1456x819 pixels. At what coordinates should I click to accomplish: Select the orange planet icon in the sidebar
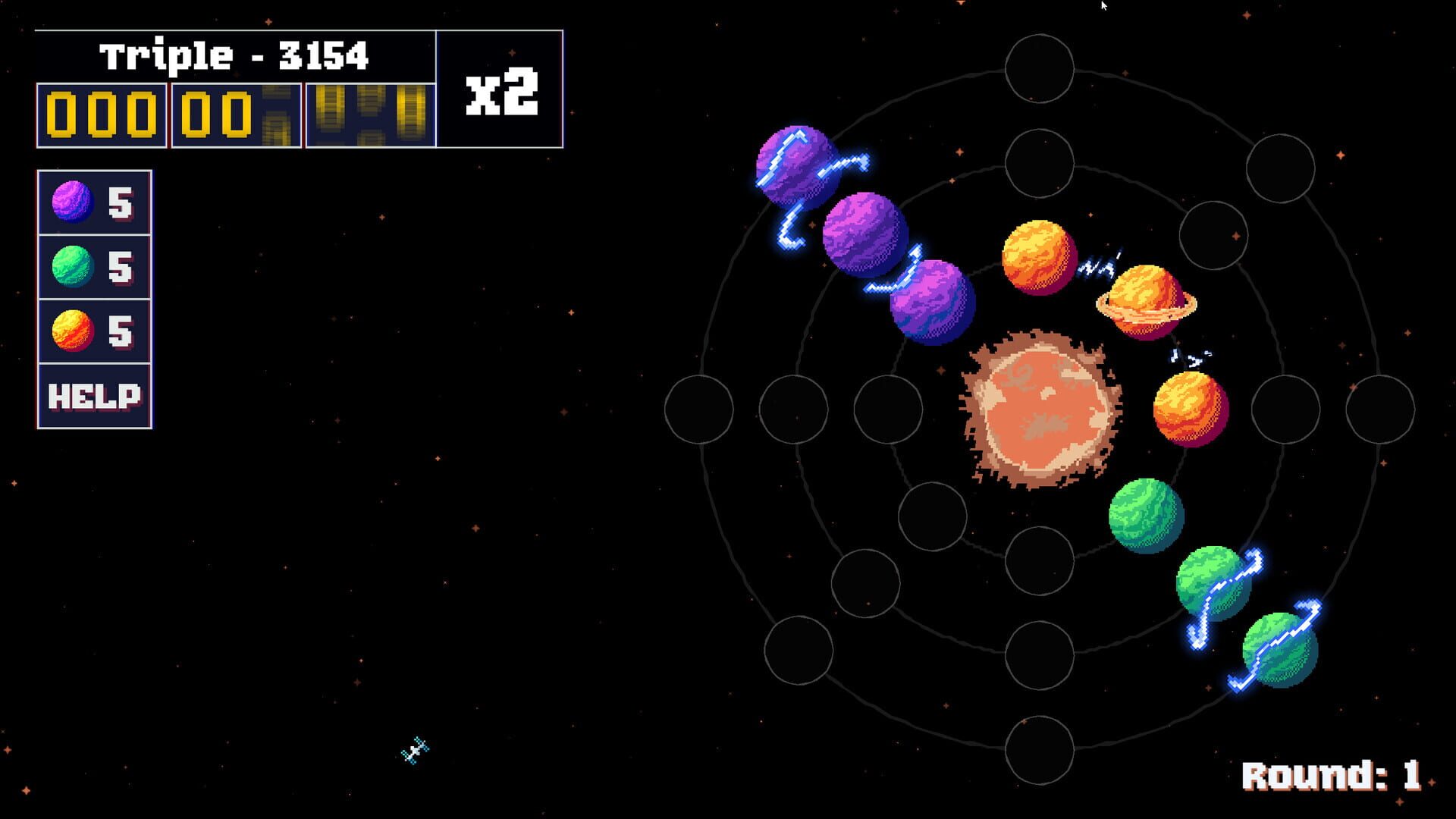coord(72,329)
